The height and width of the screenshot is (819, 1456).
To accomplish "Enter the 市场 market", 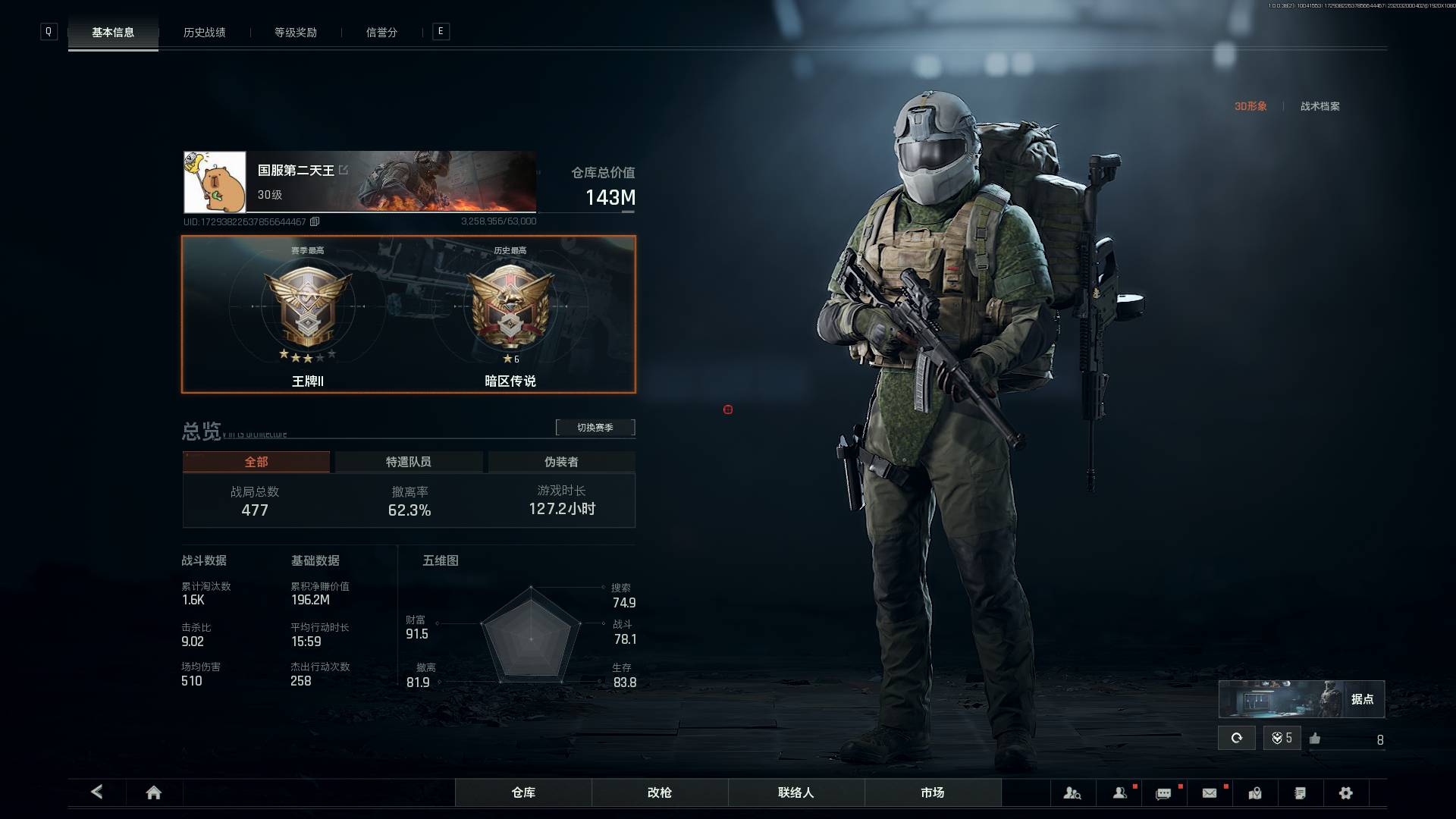I will pos(933,792).
